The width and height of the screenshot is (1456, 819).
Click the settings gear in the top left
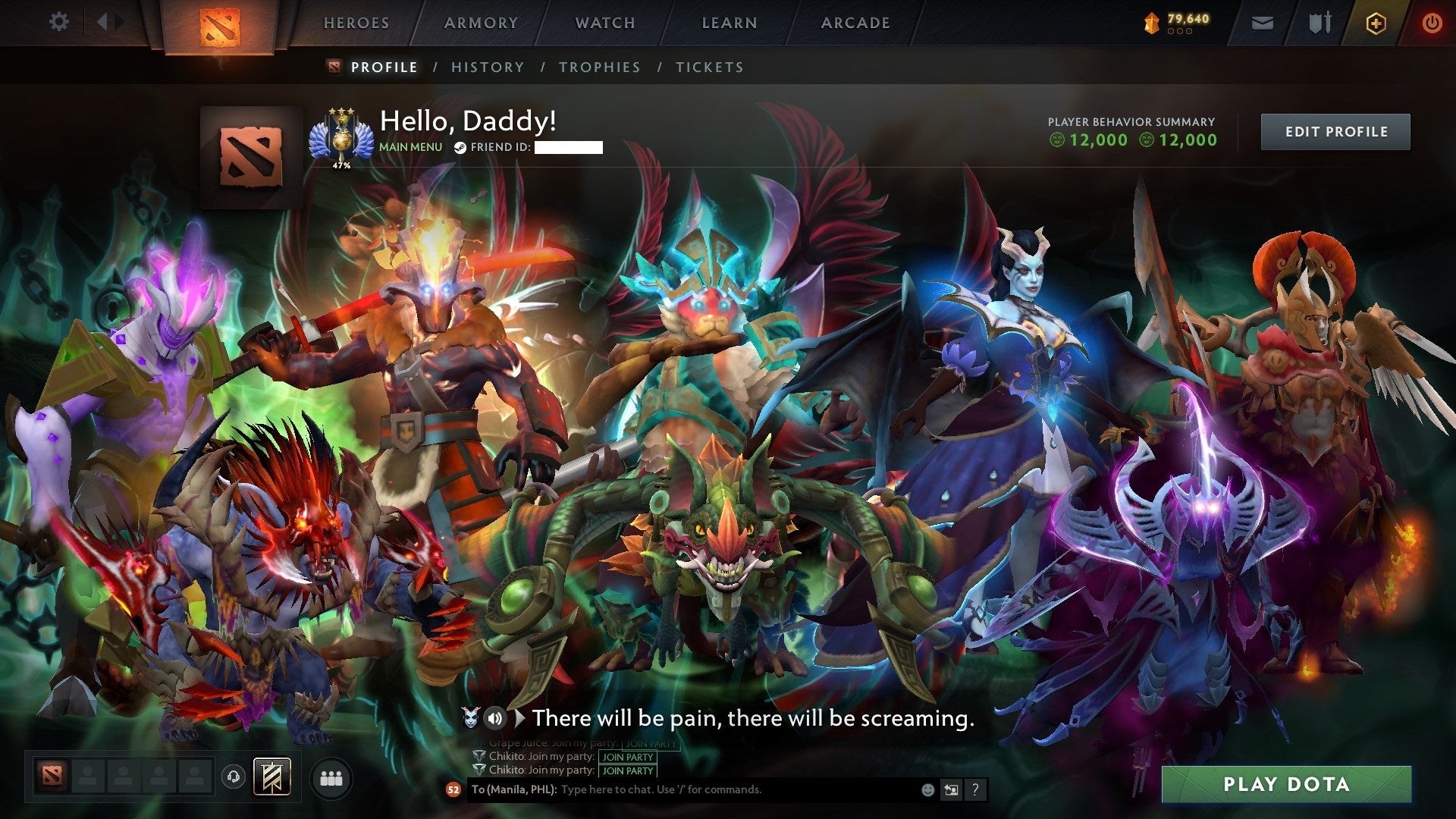(x=58, y=21)
